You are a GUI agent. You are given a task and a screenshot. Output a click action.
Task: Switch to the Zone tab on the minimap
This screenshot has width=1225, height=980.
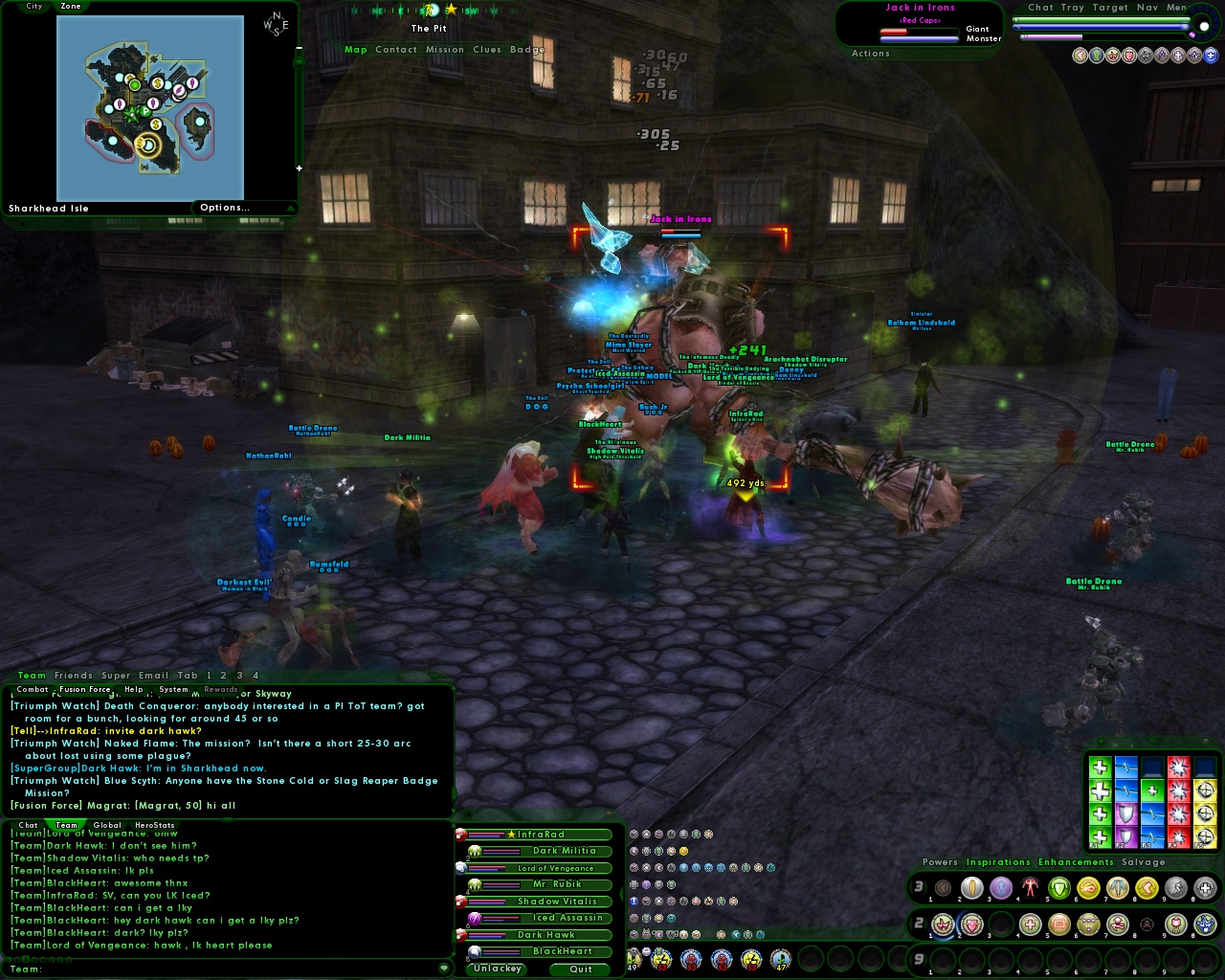[71, 6]
